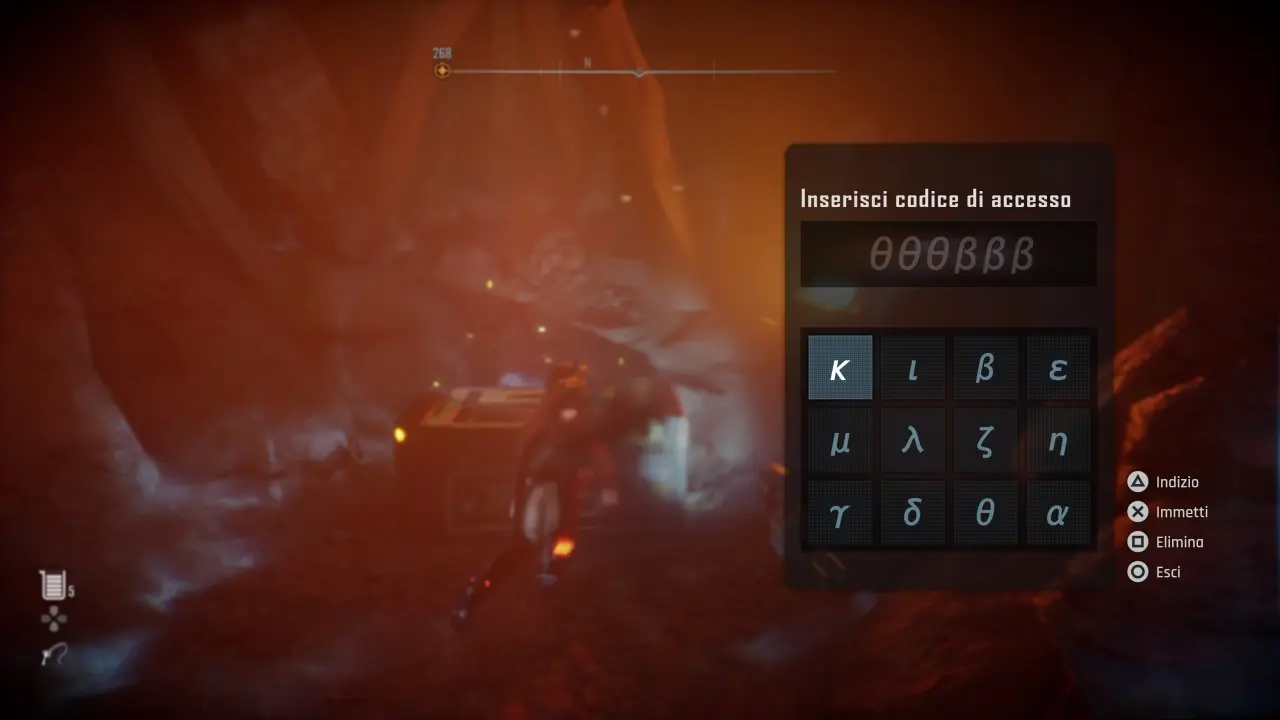Viewport: 1280px width, 720px height.
Task: Click the X Immetti submit prompt
Action: click(1170, 512)
